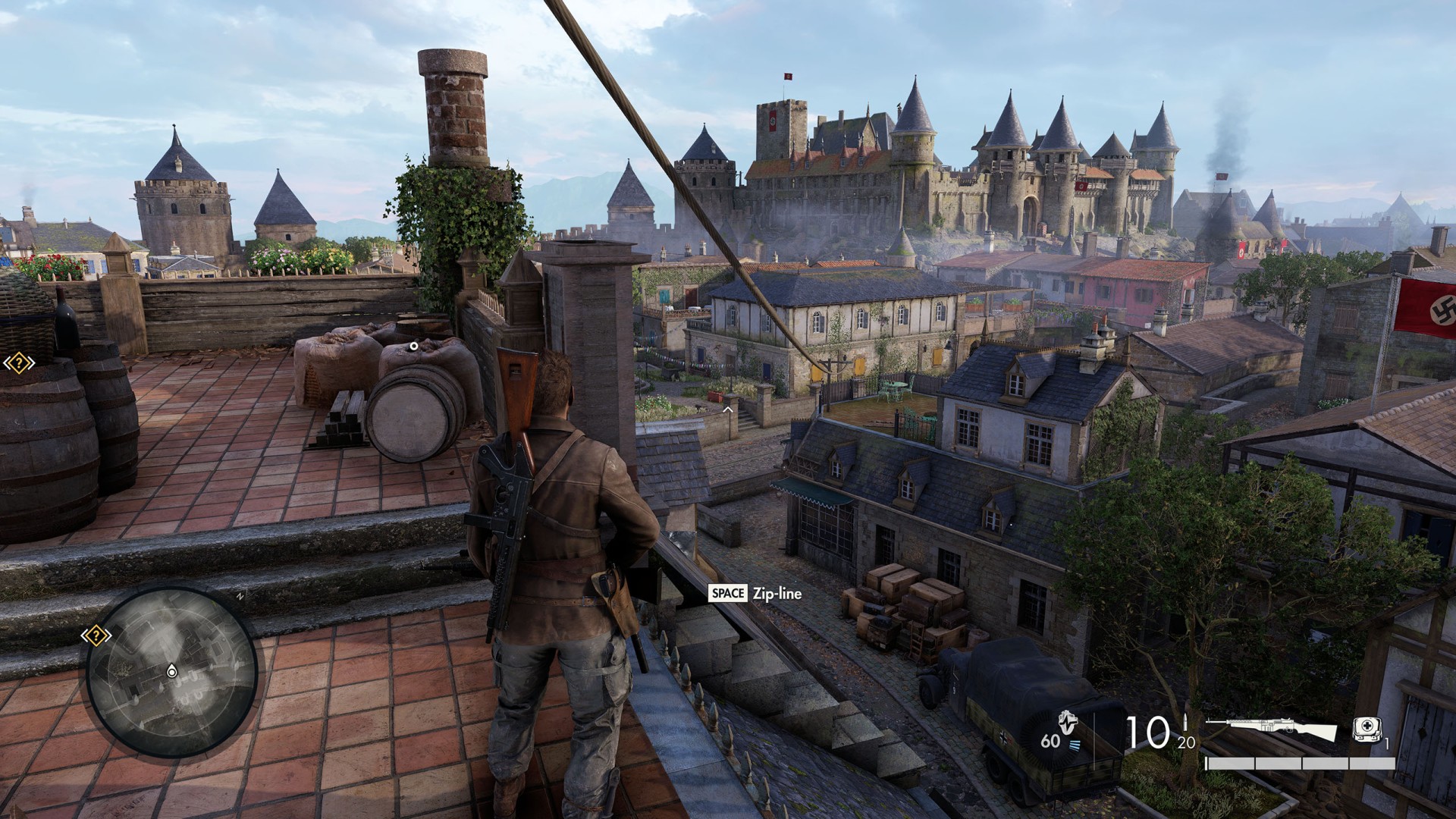Select the rifle weapon icon
Screen dimensions: 1456x819
point(1270,730)
